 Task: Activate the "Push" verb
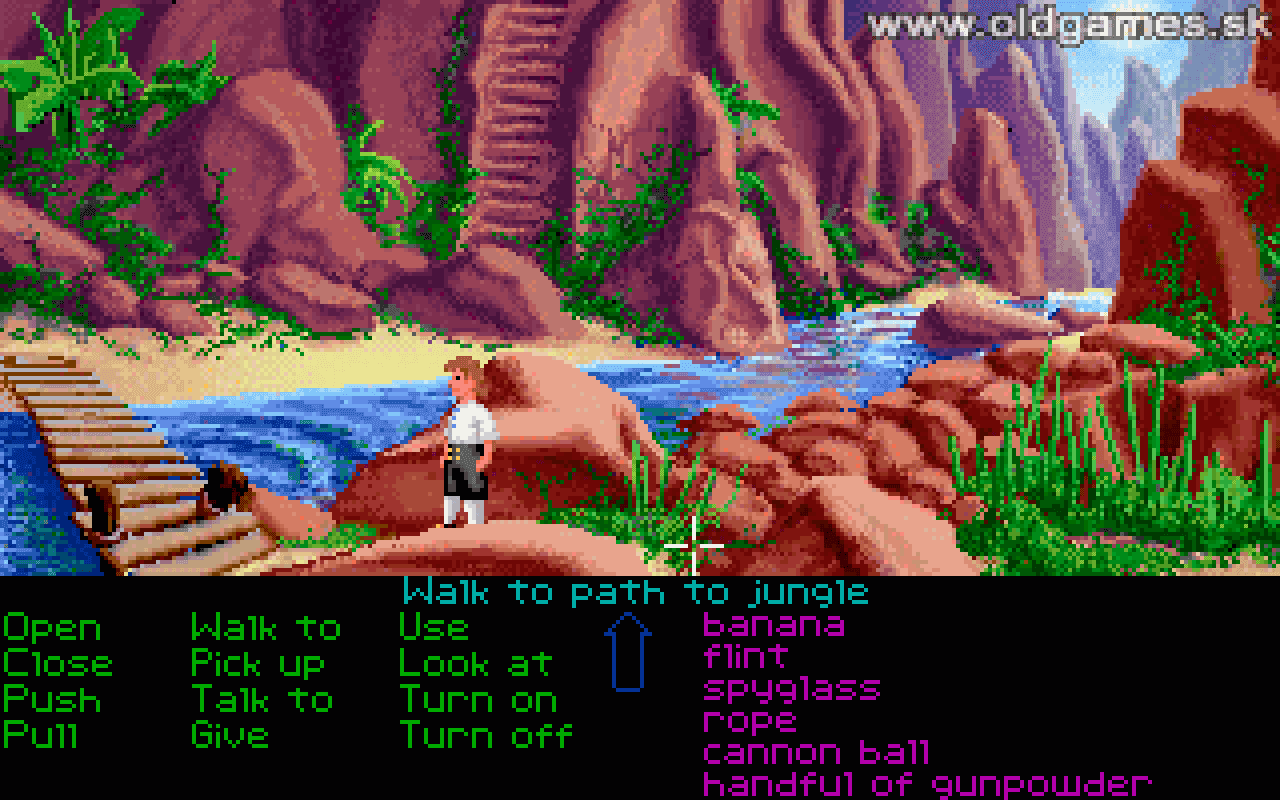tap(52, 700)
